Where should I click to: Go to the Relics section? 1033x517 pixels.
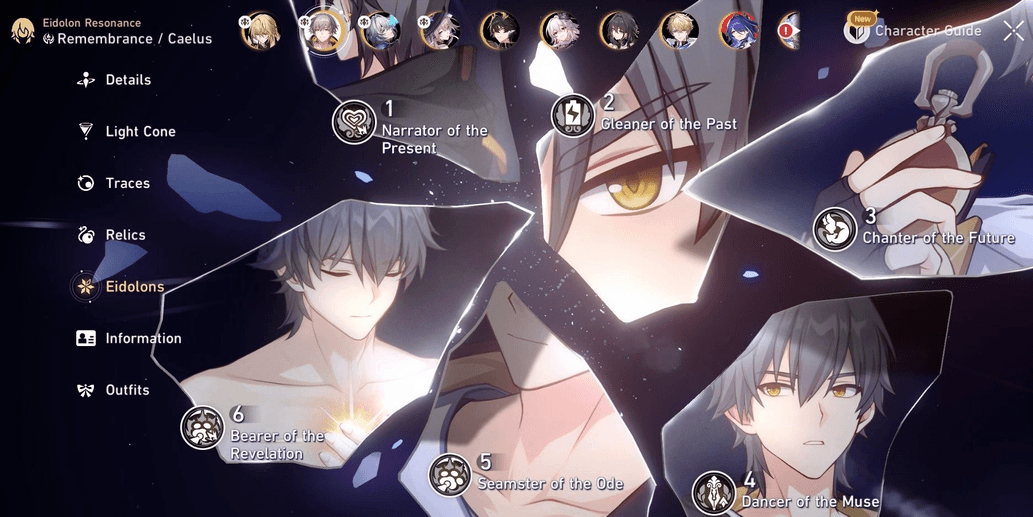pyautogui.click(x=125, y=236)
